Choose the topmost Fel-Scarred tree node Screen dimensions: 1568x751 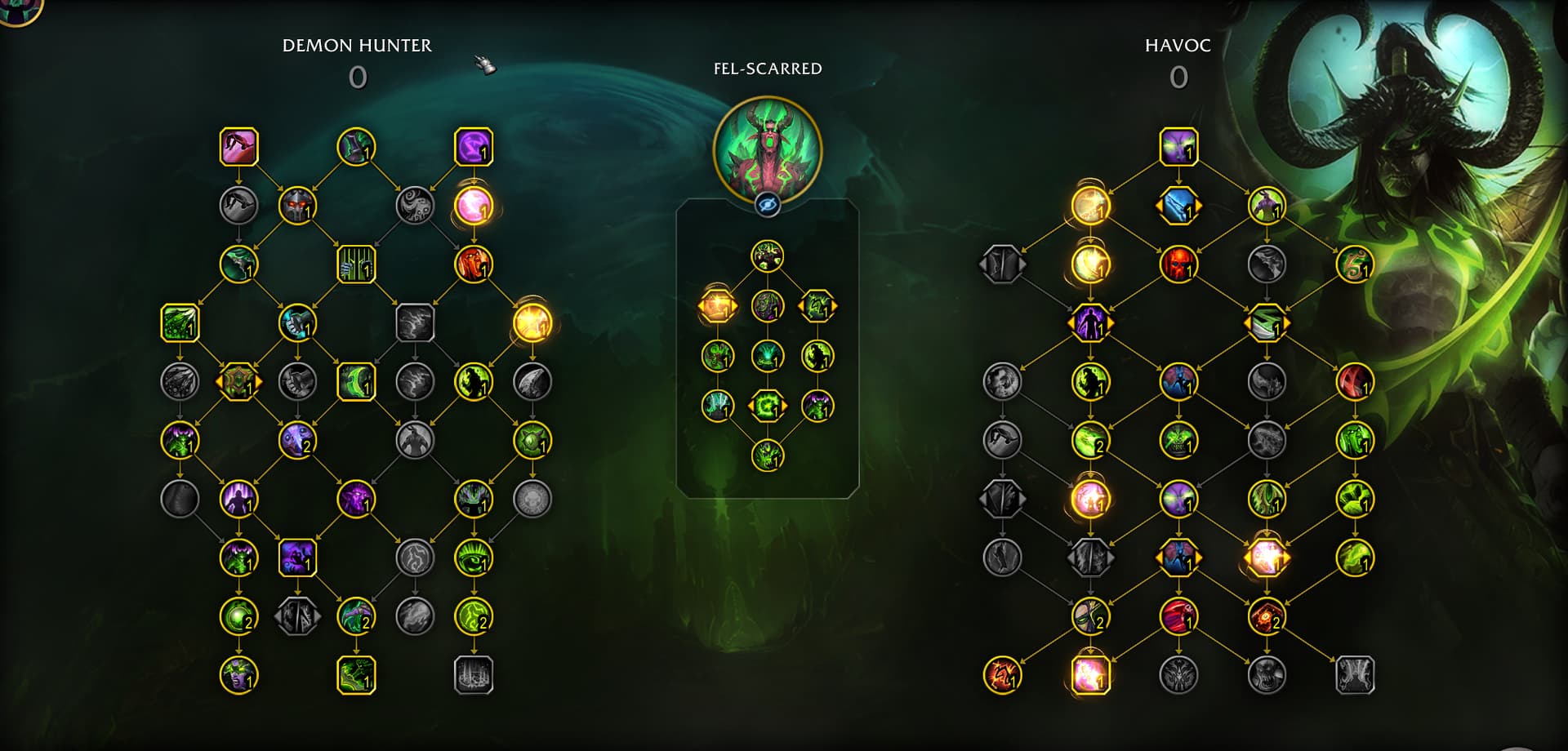pos(767,256)
